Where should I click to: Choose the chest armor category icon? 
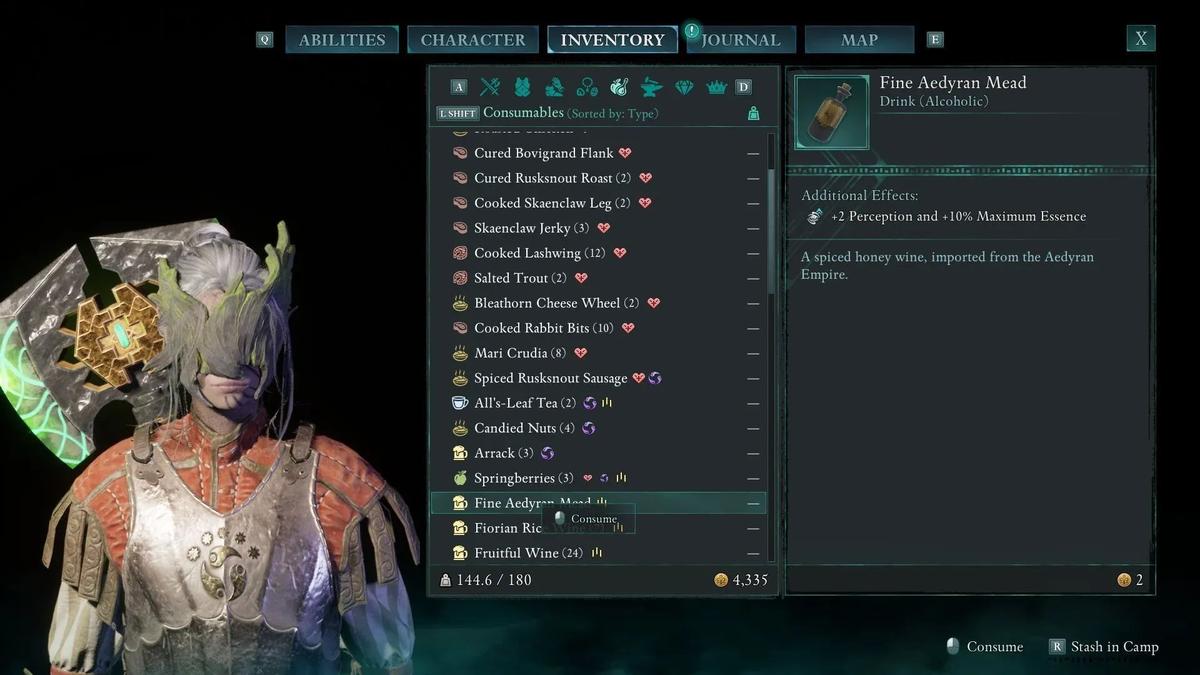pos(522,87)
